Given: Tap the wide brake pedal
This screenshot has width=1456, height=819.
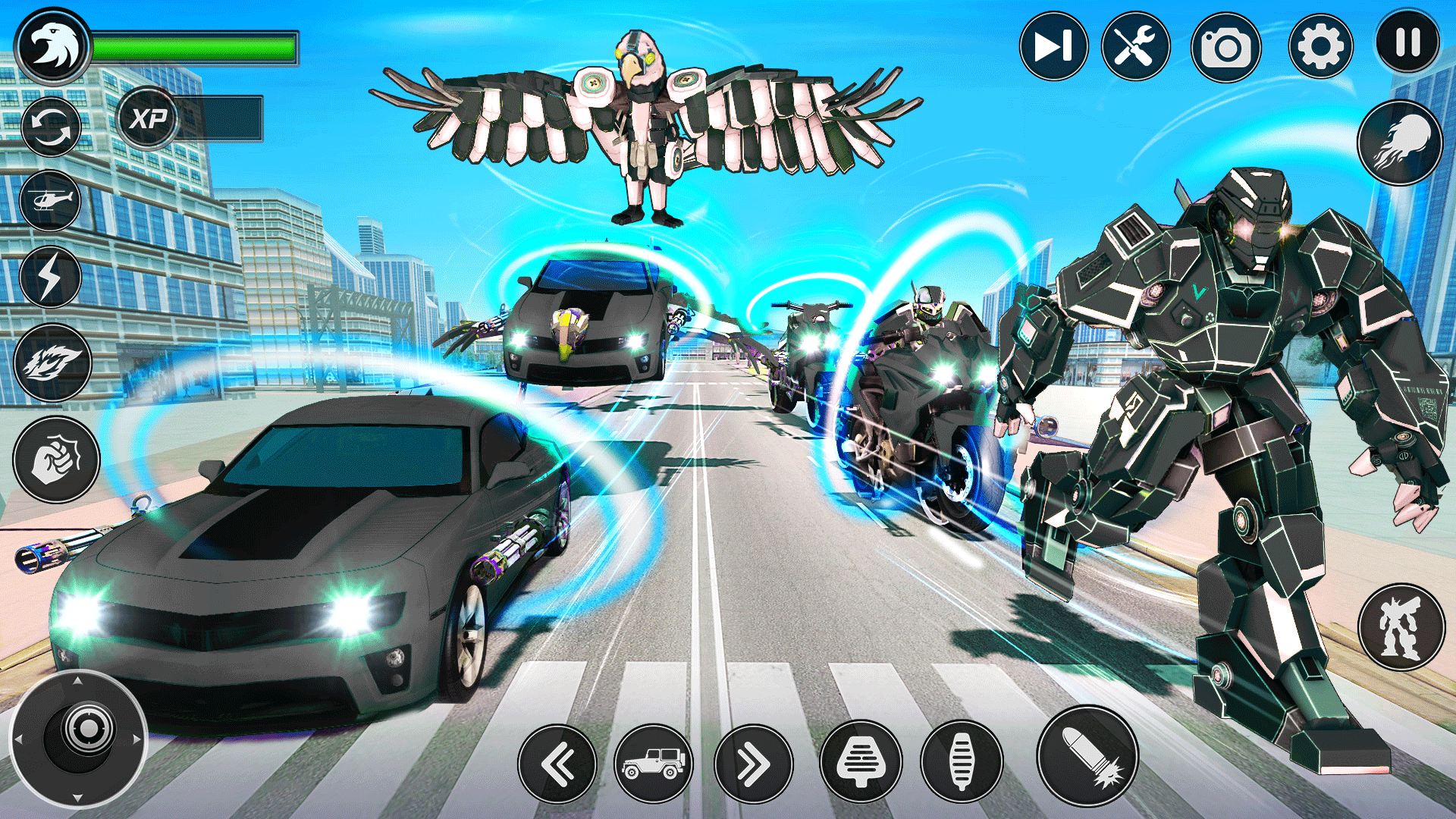Looking at the screenshot, I should point(861,762).
